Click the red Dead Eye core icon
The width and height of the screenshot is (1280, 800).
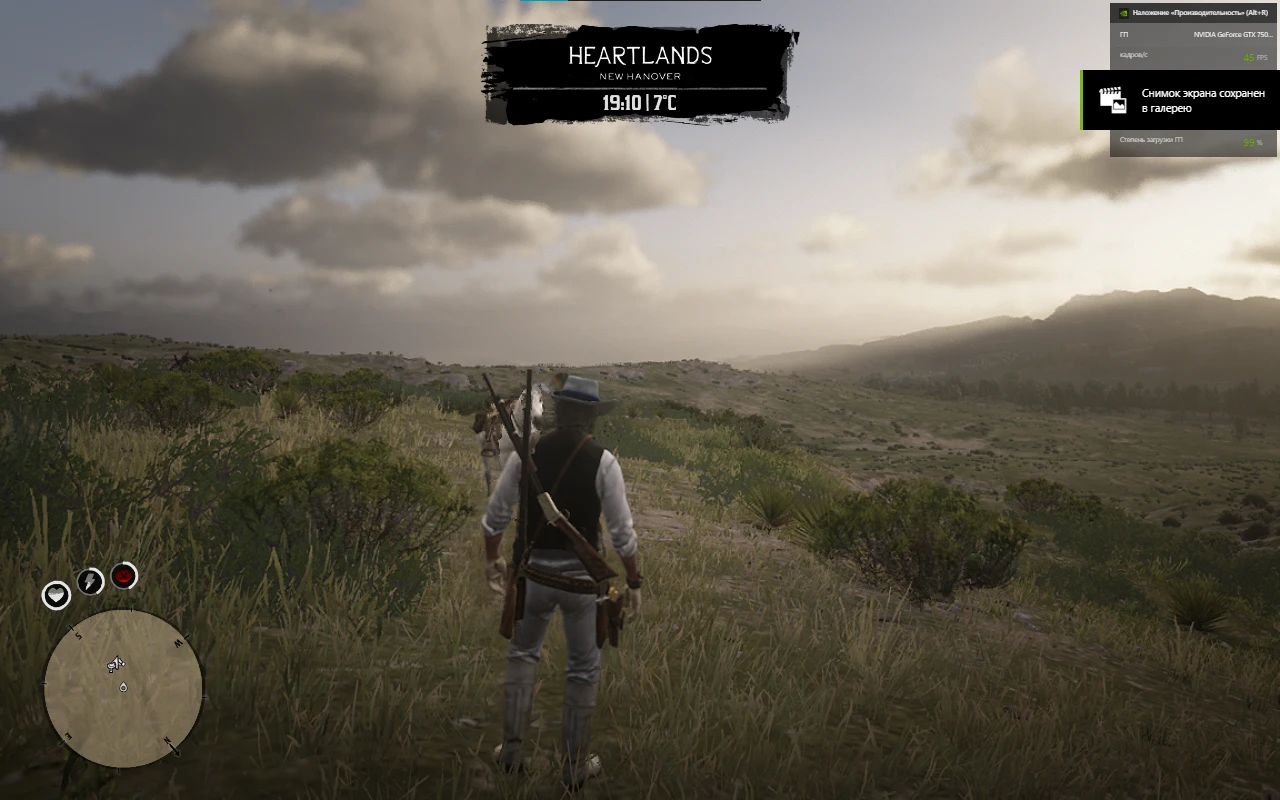pyautogui.click(x=124, y=575)
